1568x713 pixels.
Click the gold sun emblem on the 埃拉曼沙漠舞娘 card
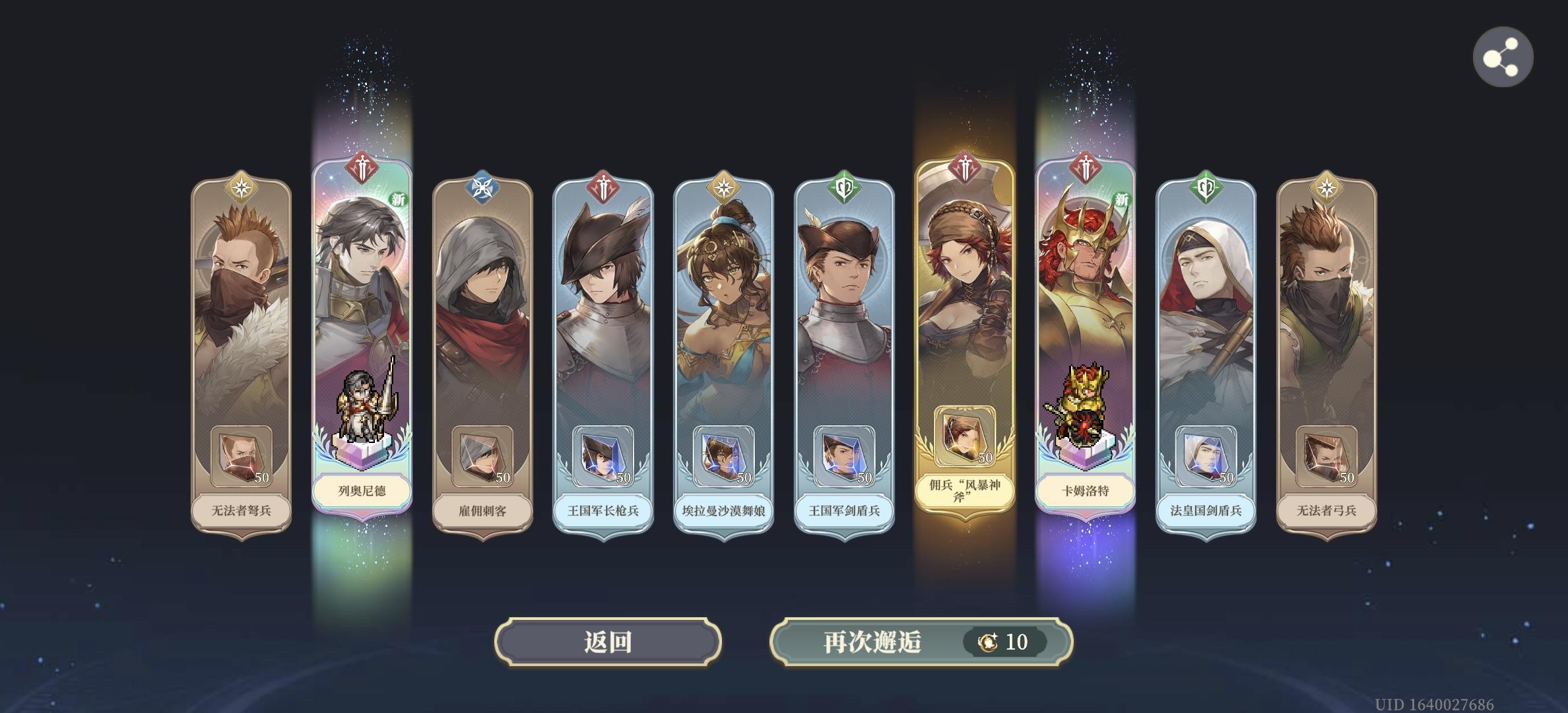point(725,188)
